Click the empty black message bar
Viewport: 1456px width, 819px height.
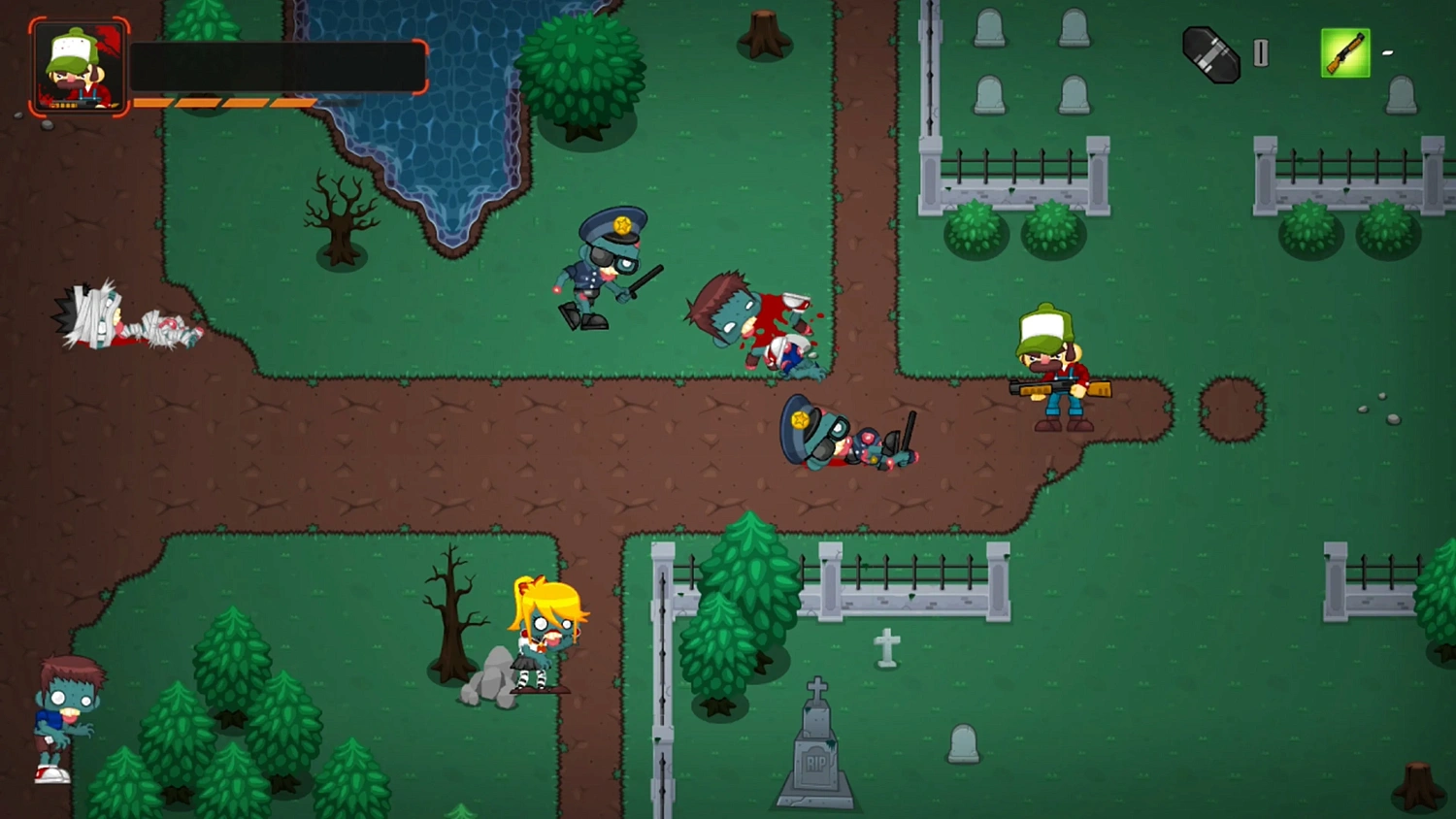coord(281,65)
